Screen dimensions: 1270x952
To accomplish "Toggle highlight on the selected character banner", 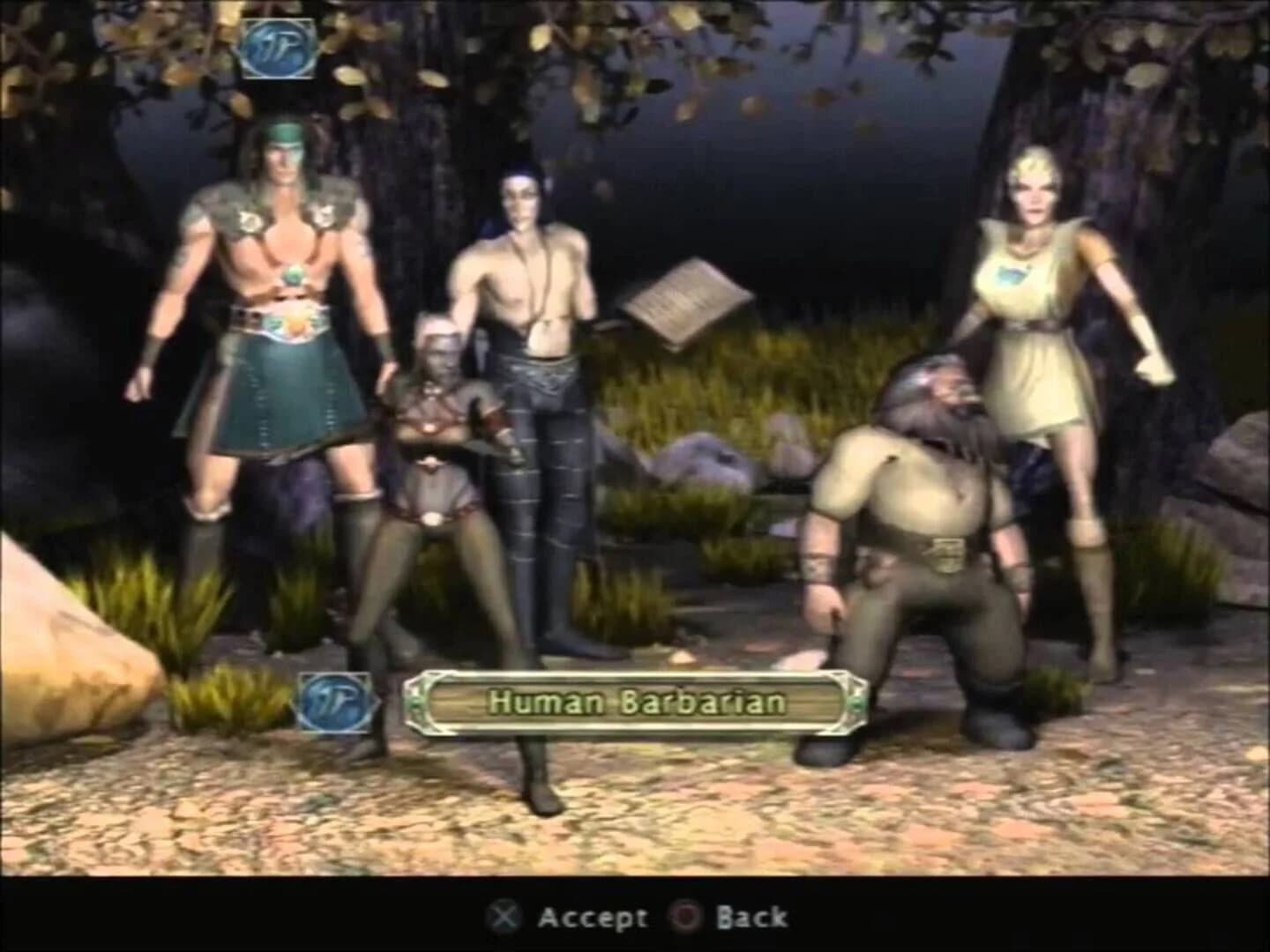I will (637, 701).
